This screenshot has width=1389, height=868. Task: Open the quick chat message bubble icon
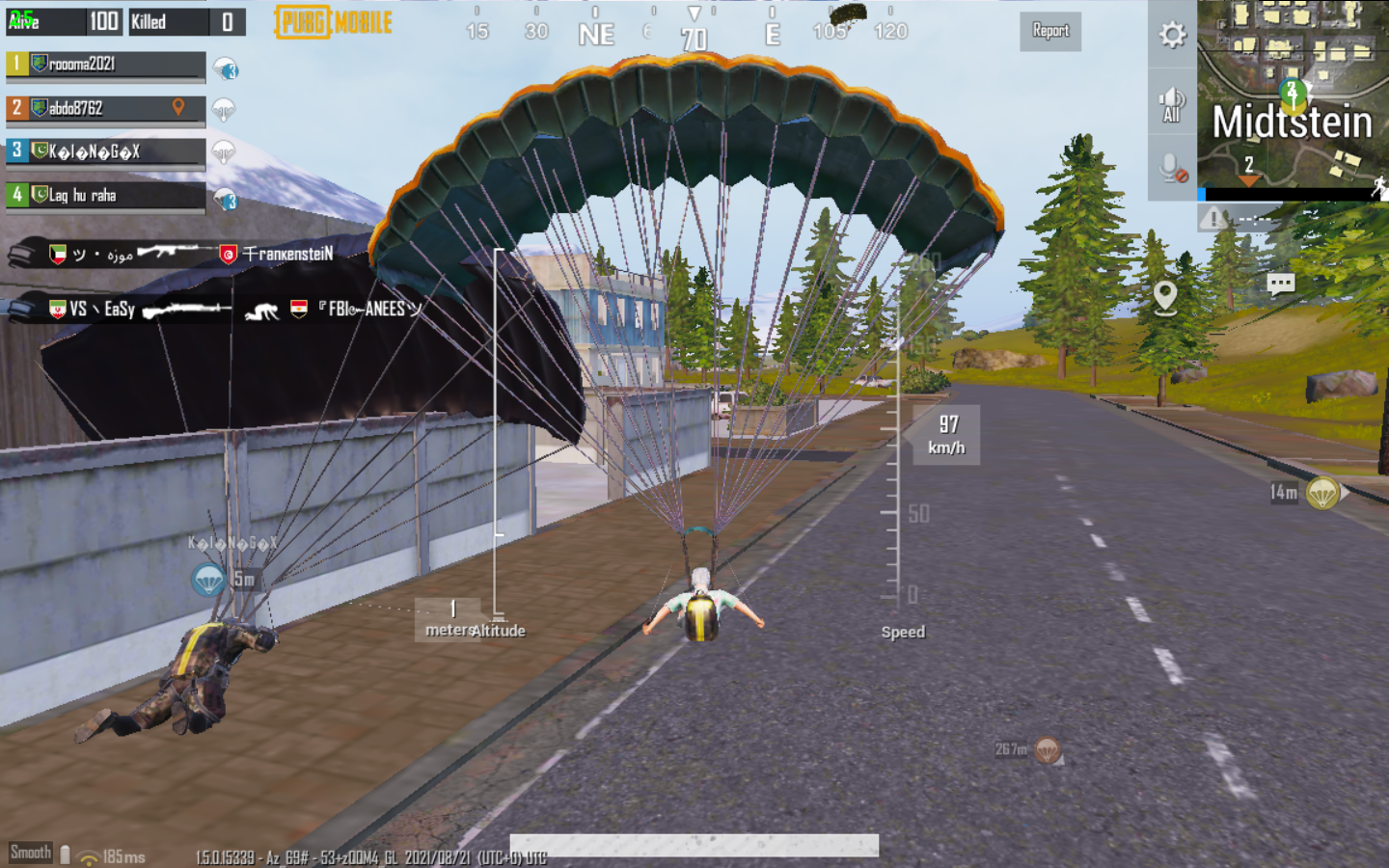[1281, 284]
